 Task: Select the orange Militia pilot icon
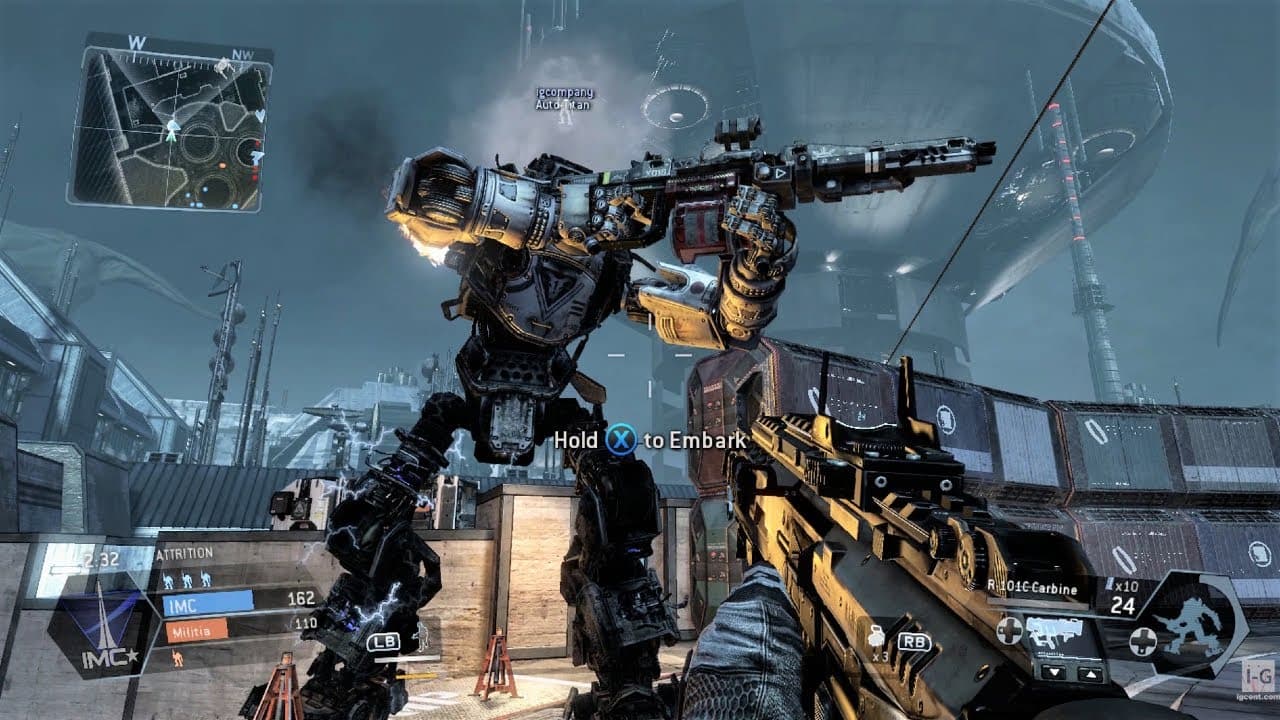coord(178,657)
